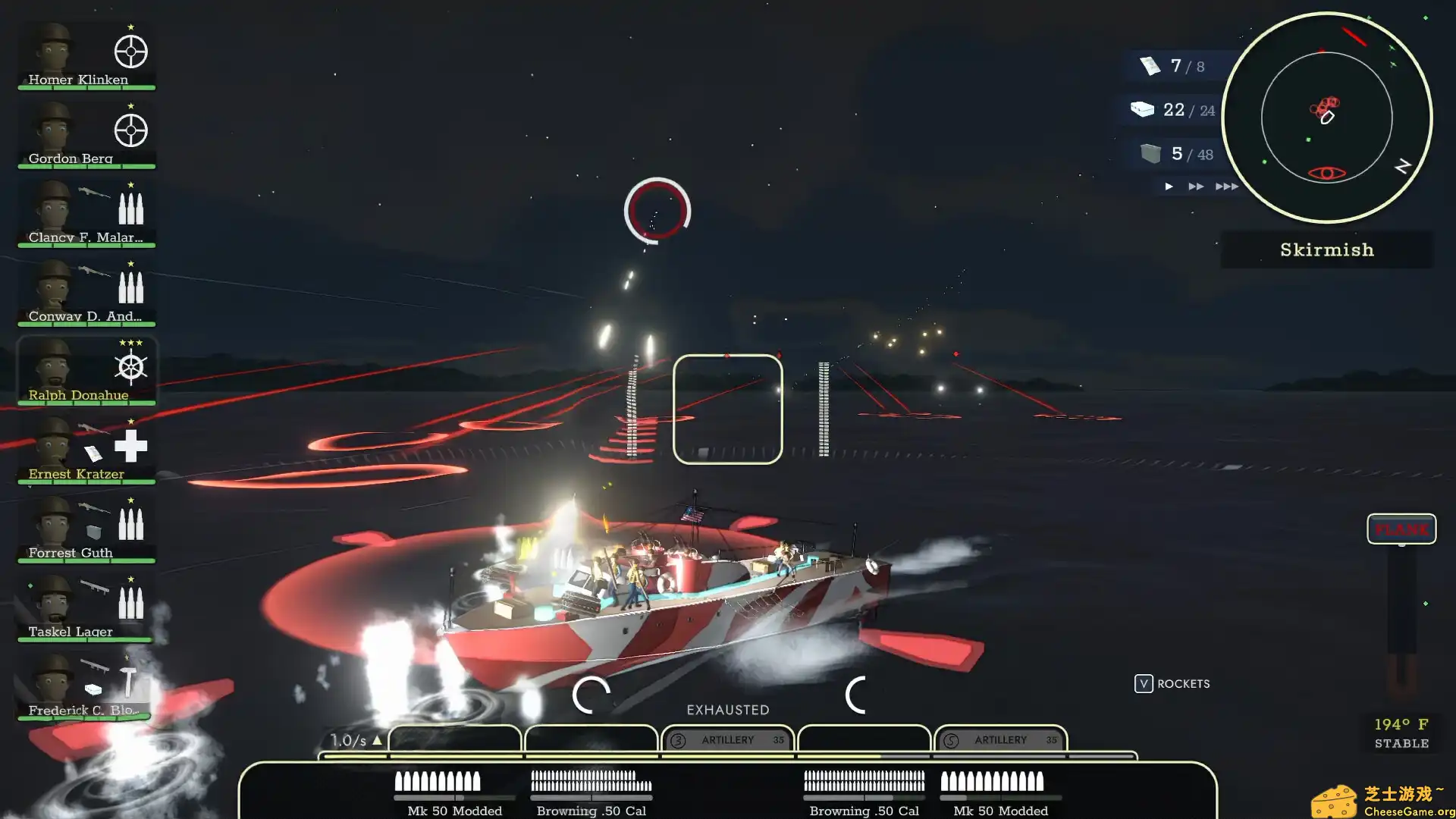
Task: Choose crew member Forrest Guth
Action: [86, 529]
